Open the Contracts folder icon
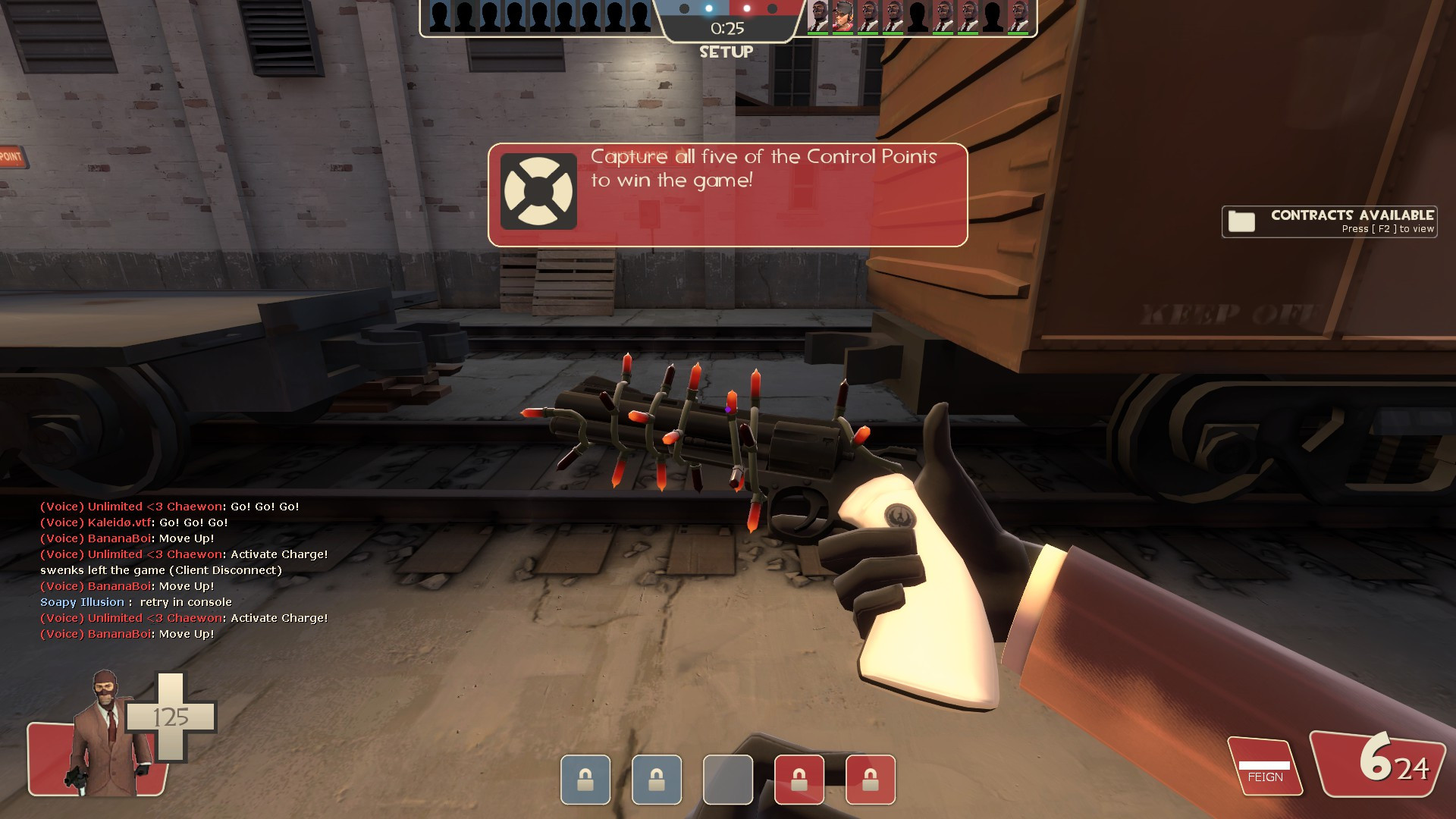The width and height of the screenshot is (1456, 819). (x=1242, y=221)
